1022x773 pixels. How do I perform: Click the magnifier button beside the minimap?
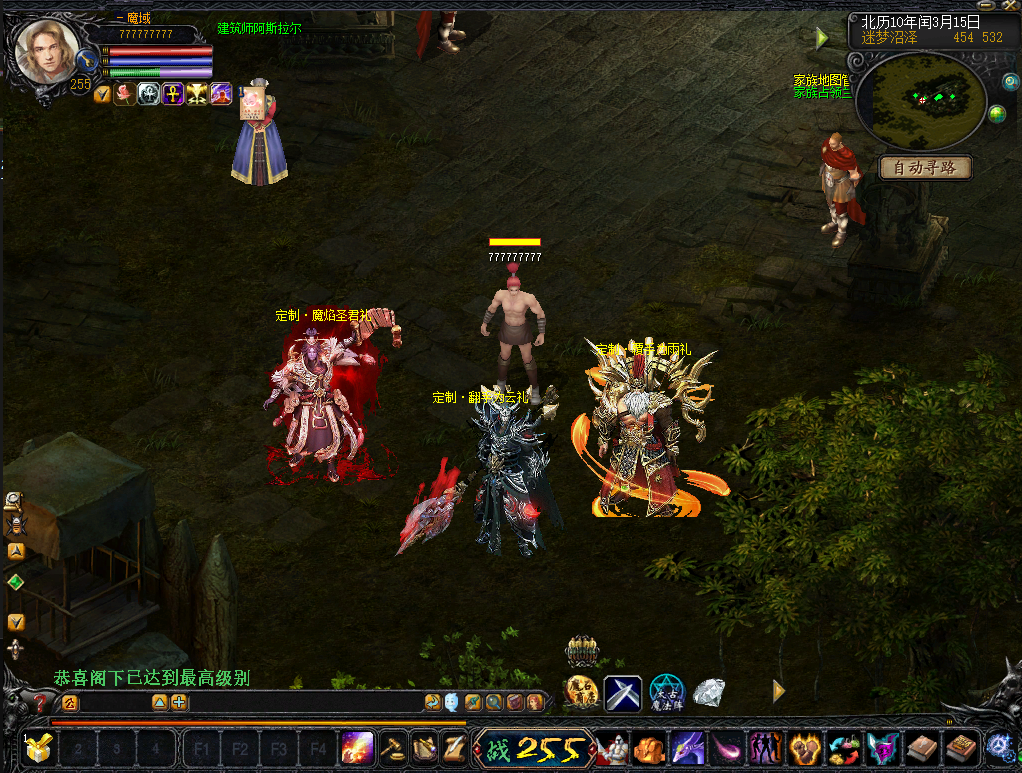coord(995,81)
